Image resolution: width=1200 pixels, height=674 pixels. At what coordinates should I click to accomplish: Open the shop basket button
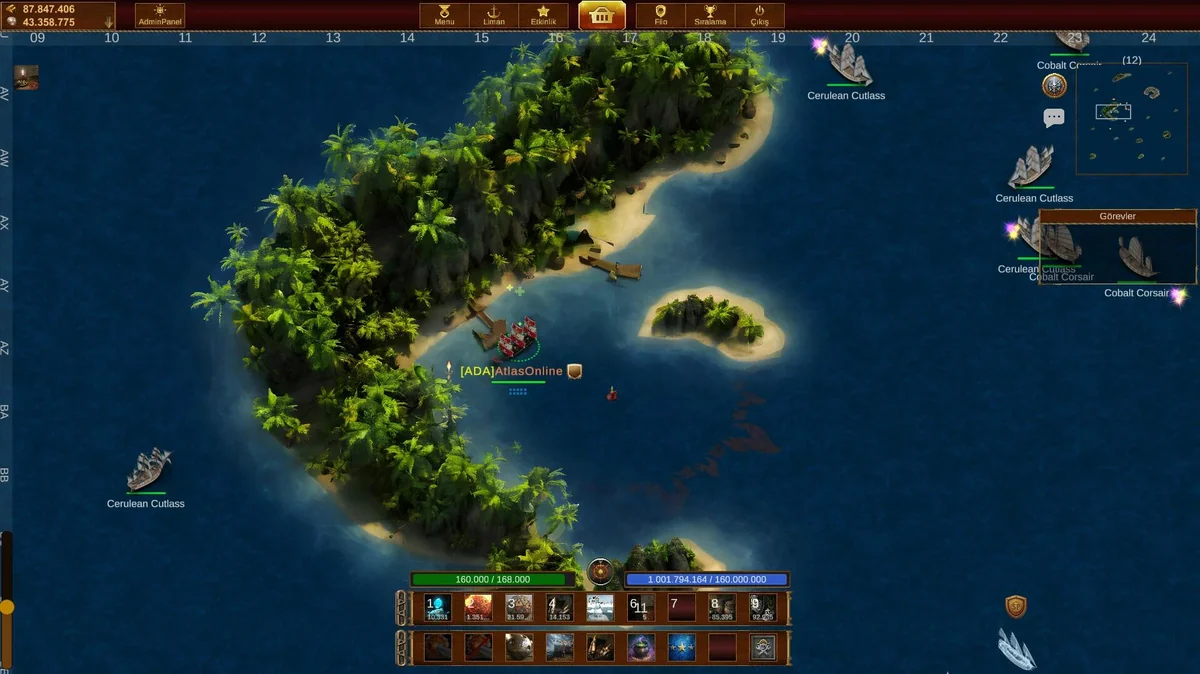pyautogui.click(x=602, y=15)
